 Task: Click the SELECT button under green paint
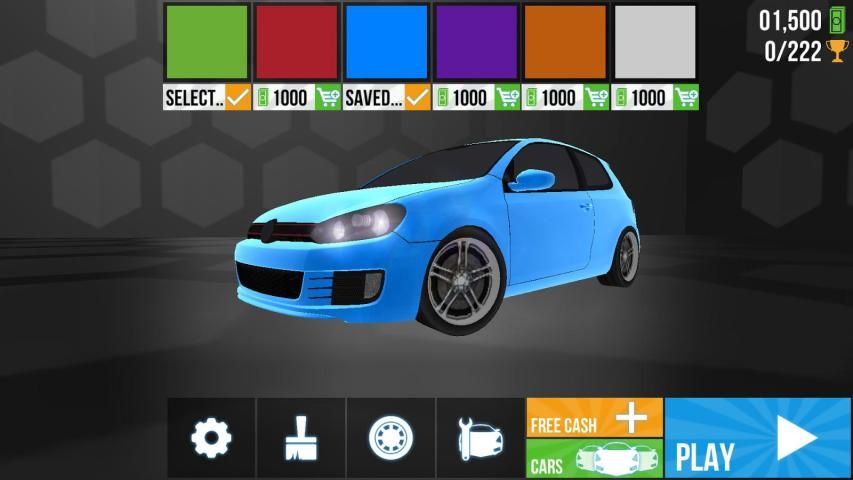pyautogui.click(x=206, y=97)
